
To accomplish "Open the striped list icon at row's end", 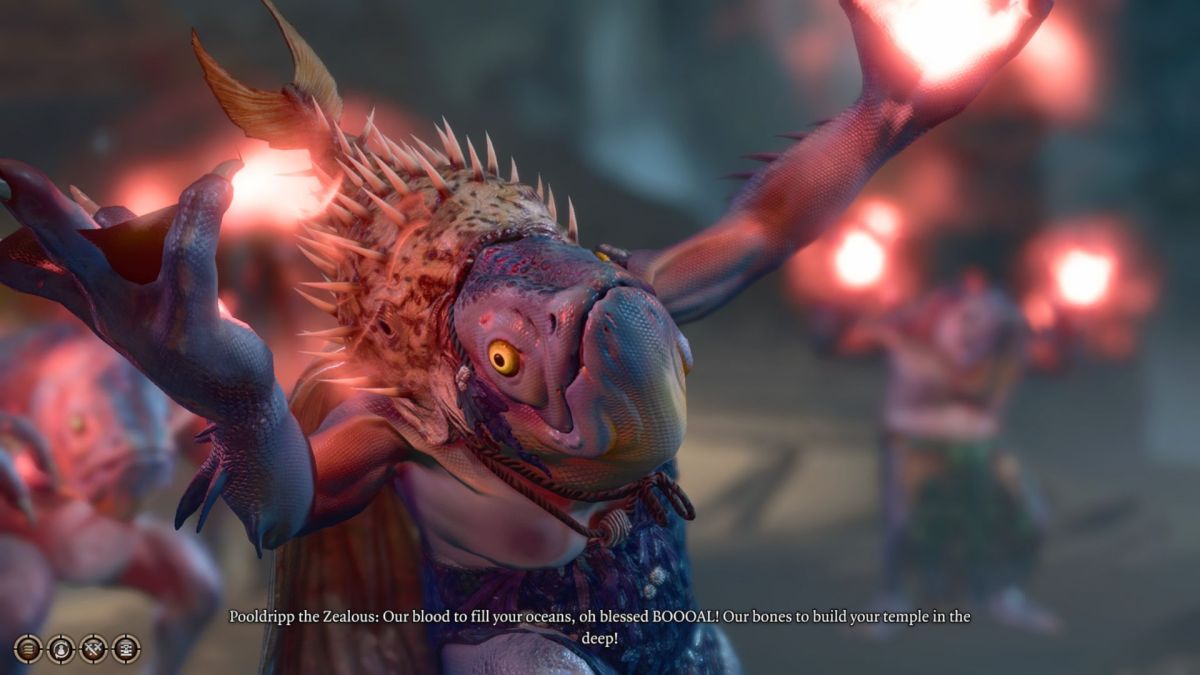I will [x=126, y=649].
